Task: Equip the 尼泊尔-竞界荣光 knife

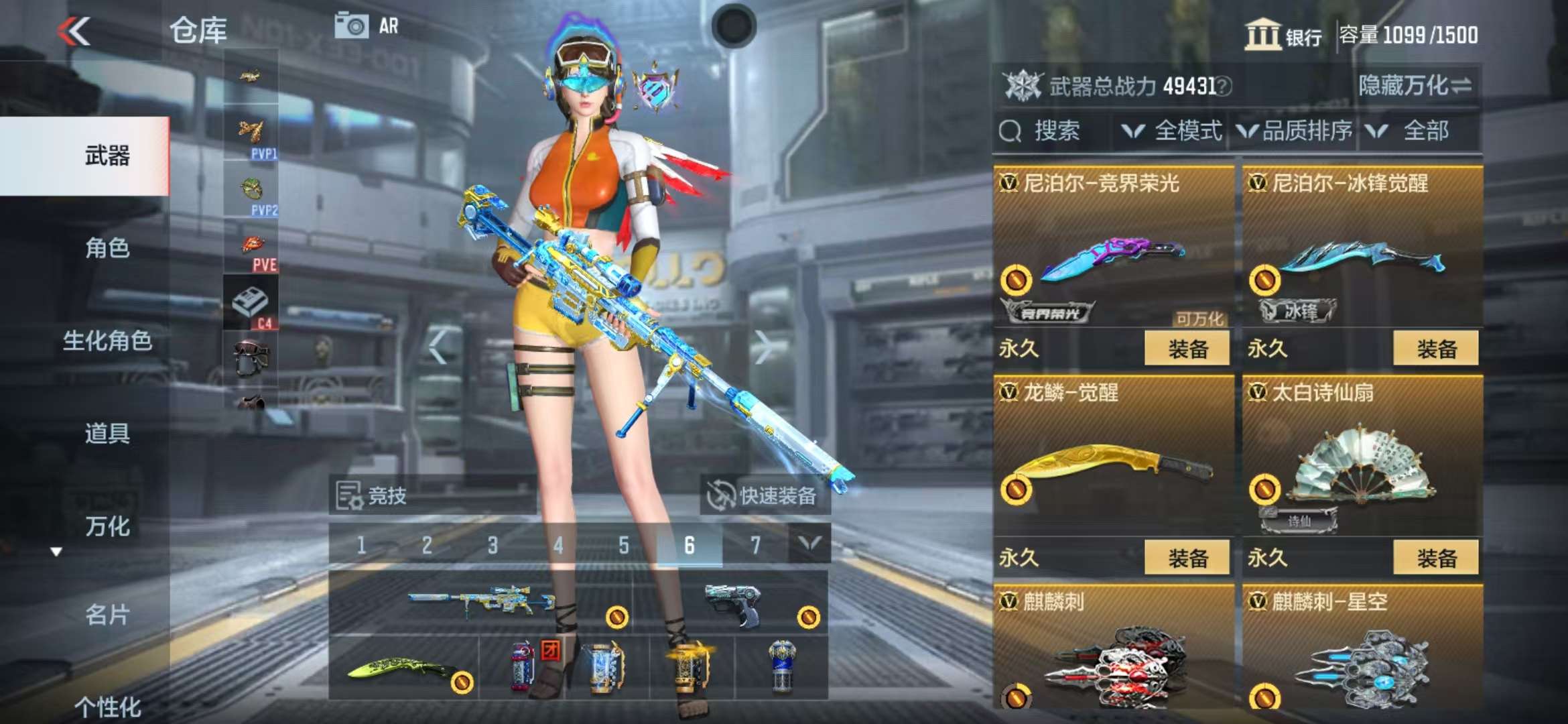Action: click(x=1187, y=349)
